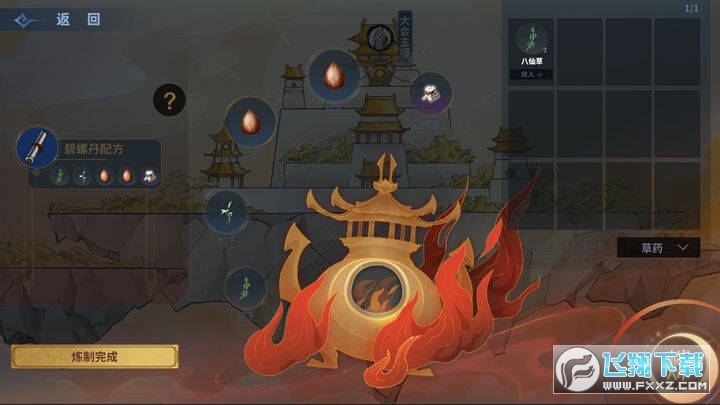
Task: Select the 八仙草 herb in inventory
Action: [530, 39]
